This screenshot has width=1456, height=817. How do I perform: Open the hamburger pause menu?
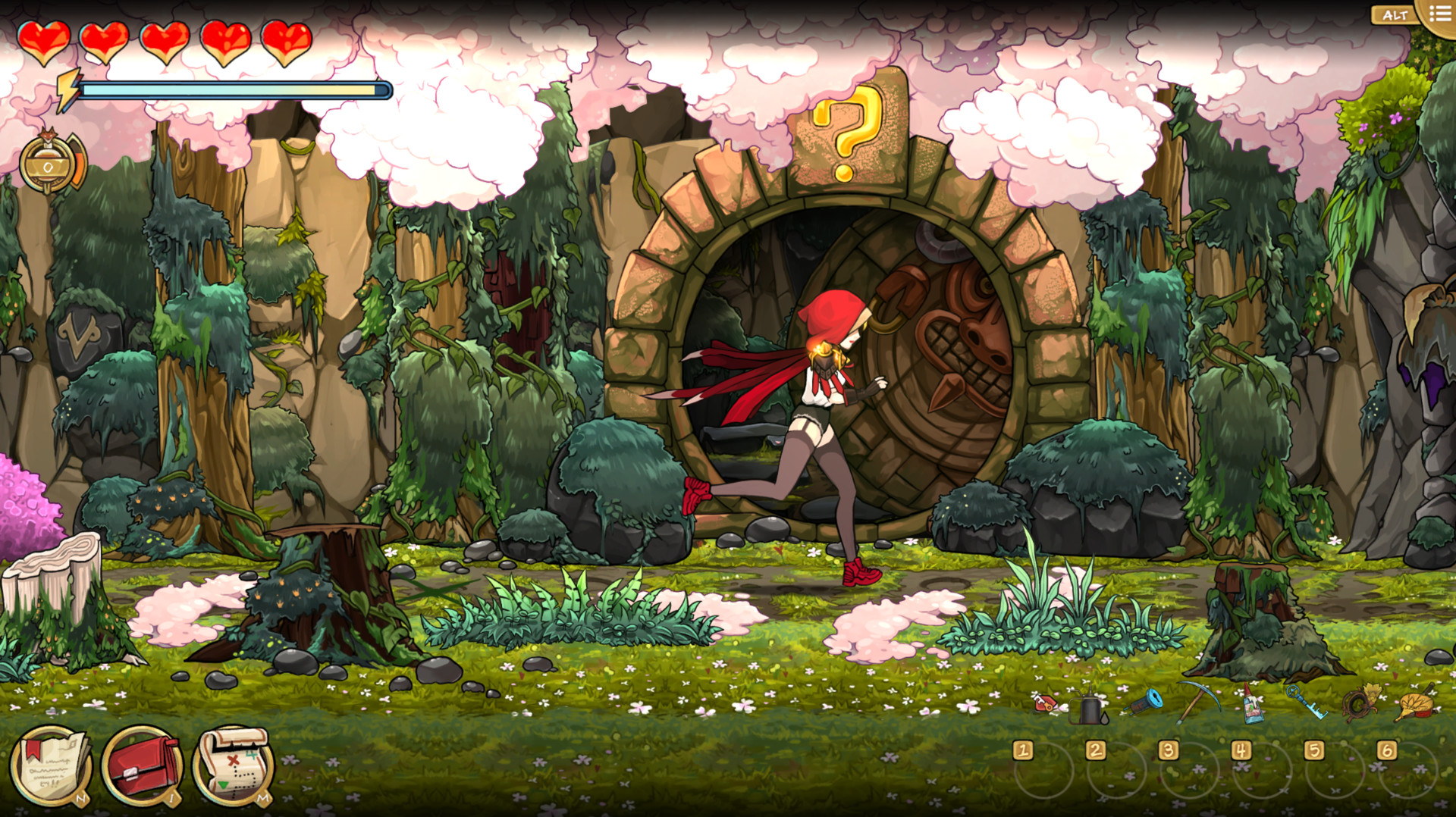1439,13
